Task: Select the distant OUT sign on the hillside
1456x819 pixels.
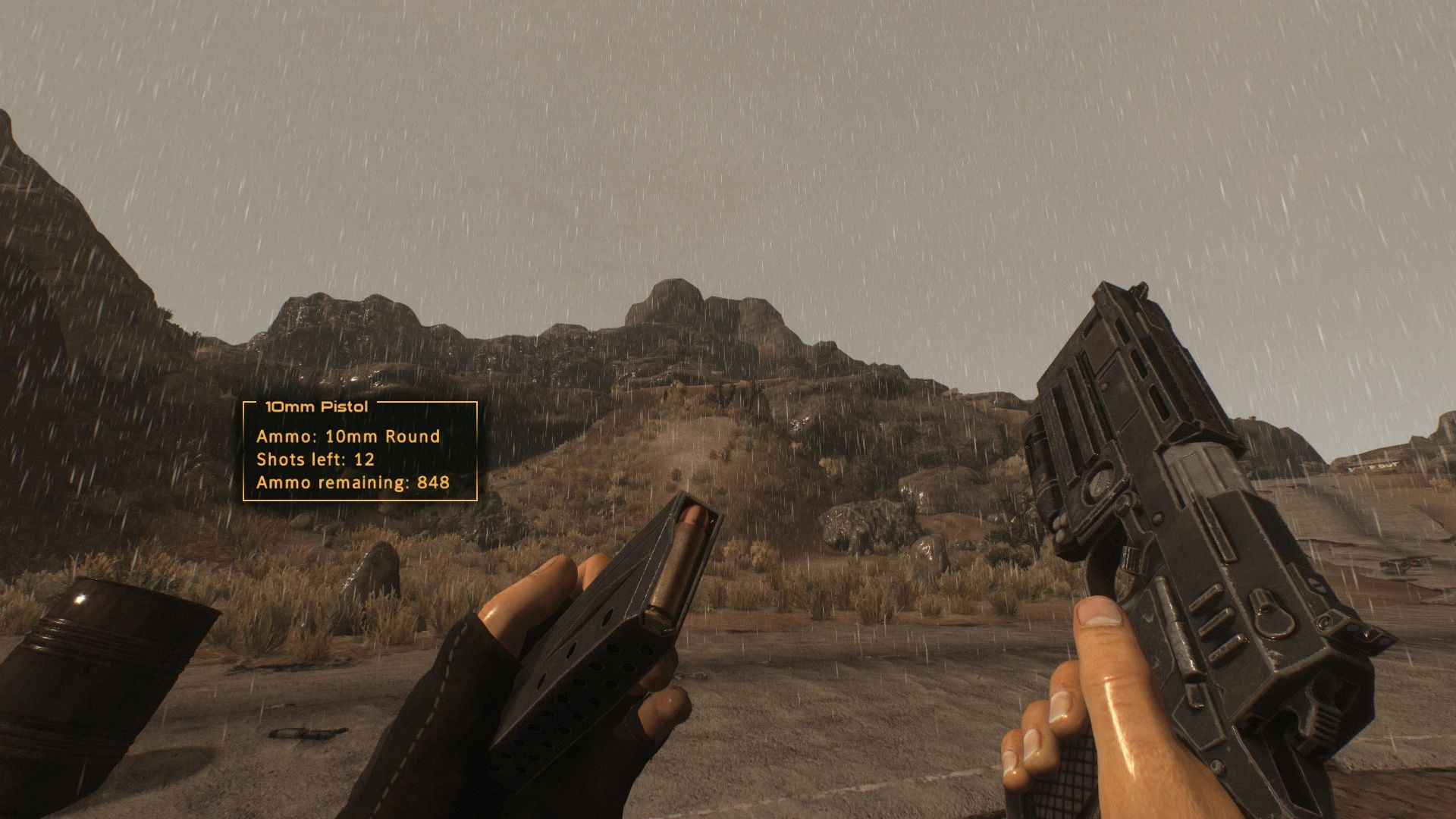Action: tap(1385, 466)
